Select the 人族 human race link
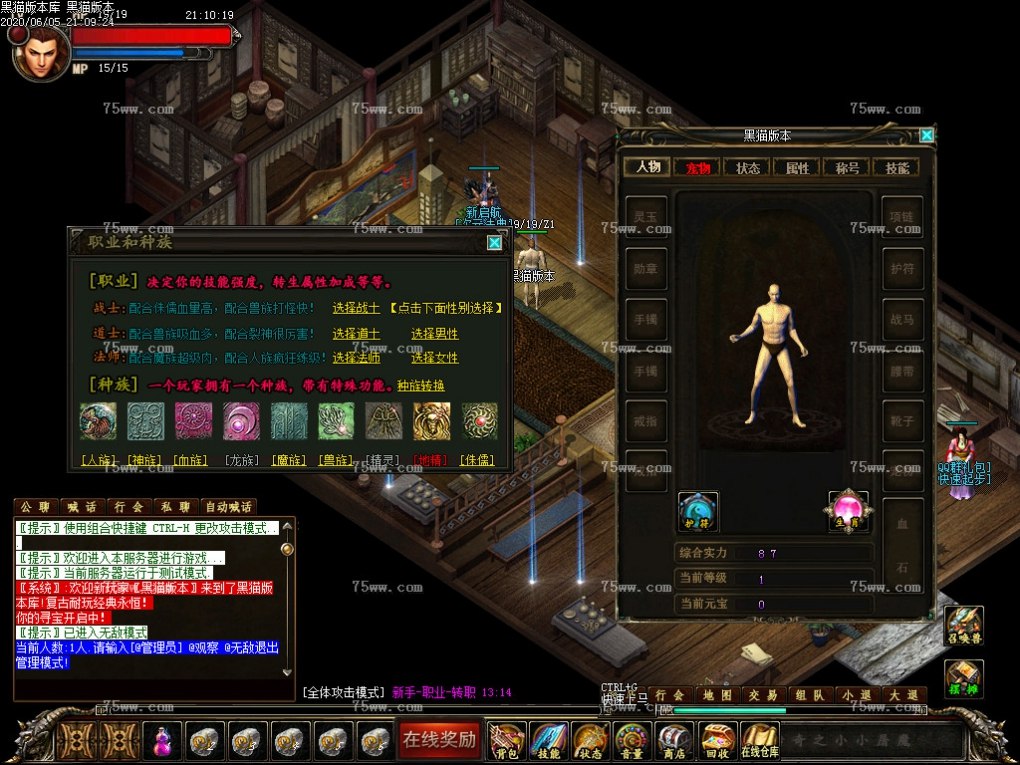The width and height of the screenshot is (1020, 765). pos(98,461)
